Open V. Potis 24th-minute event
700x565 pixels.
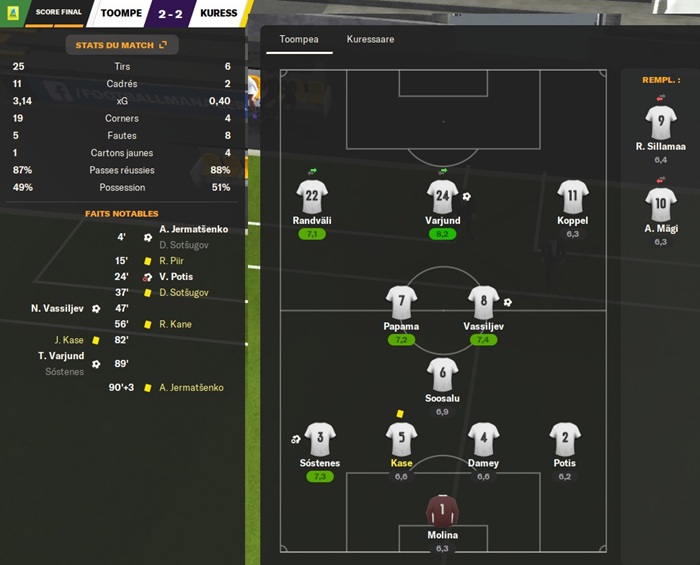(x=176, y=277)
